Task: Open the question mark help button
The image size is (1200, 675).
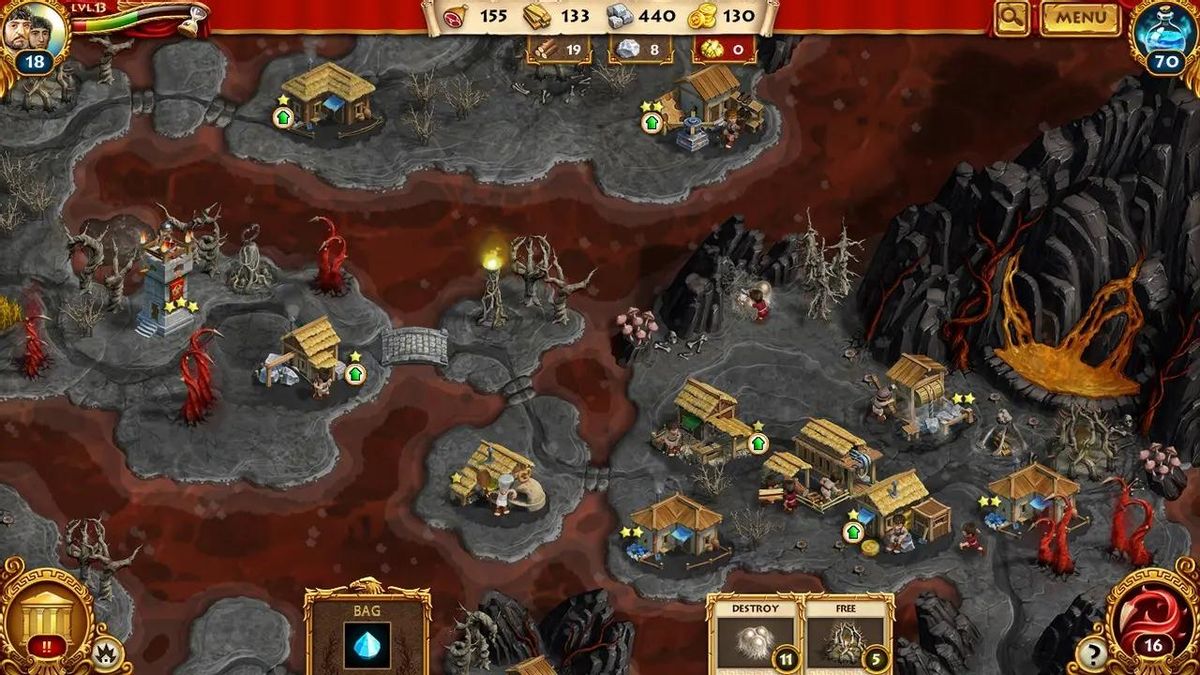Action: (x=1092, y=655)
